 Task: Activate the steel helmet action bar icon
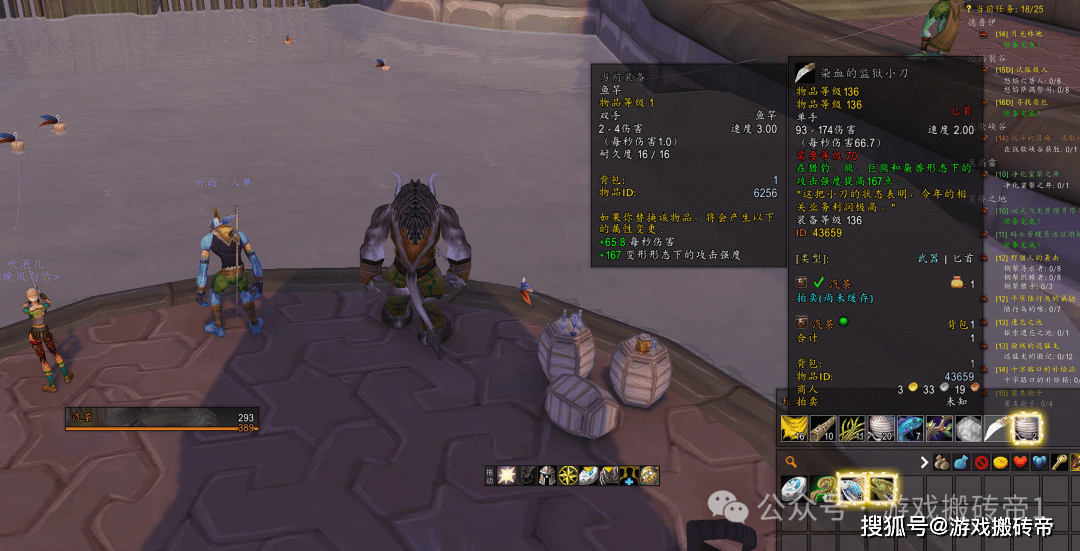[x=547, y=474]
